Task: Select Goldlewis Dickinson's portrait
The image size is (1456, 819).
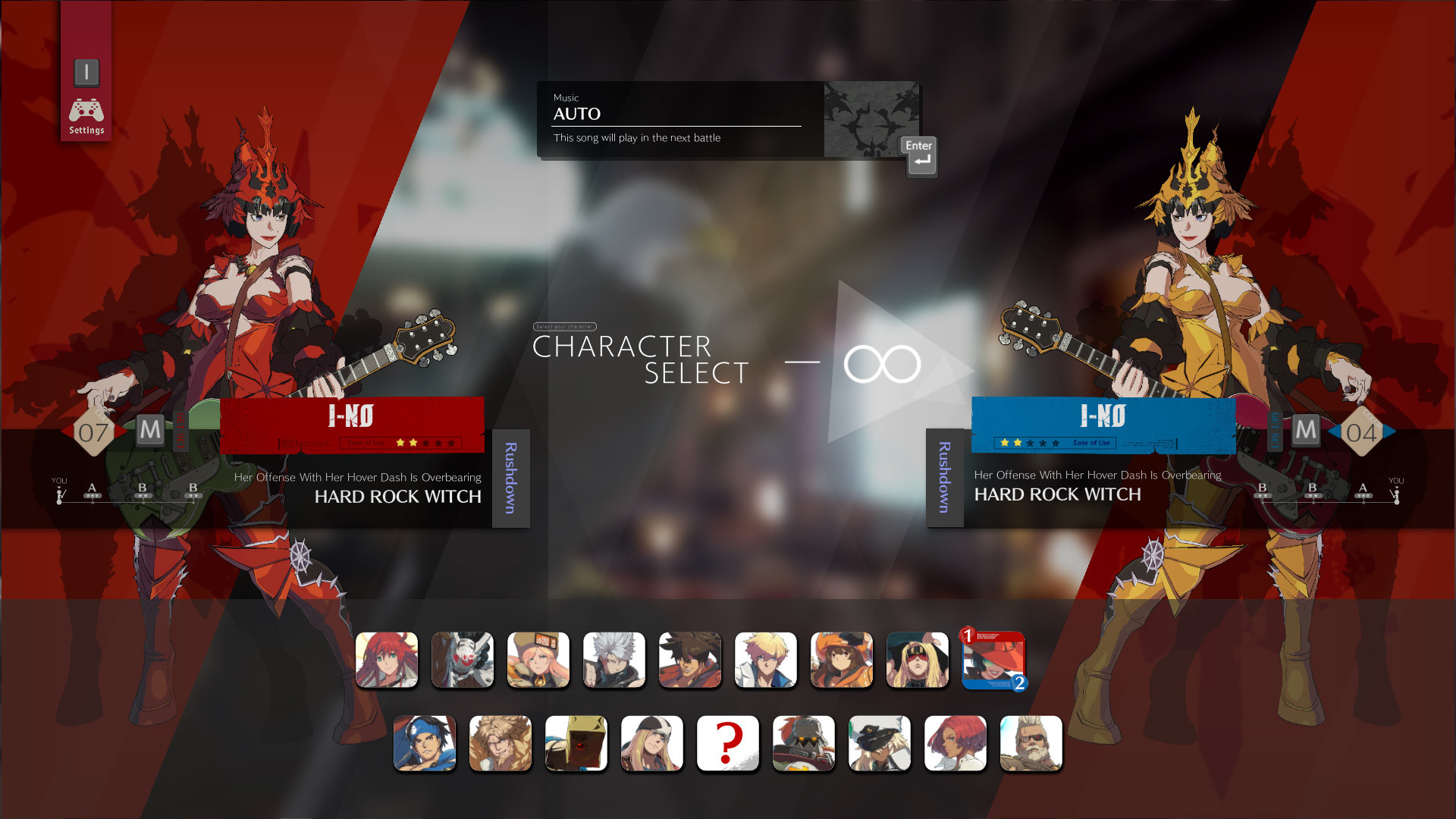Action: (1031, 743)
